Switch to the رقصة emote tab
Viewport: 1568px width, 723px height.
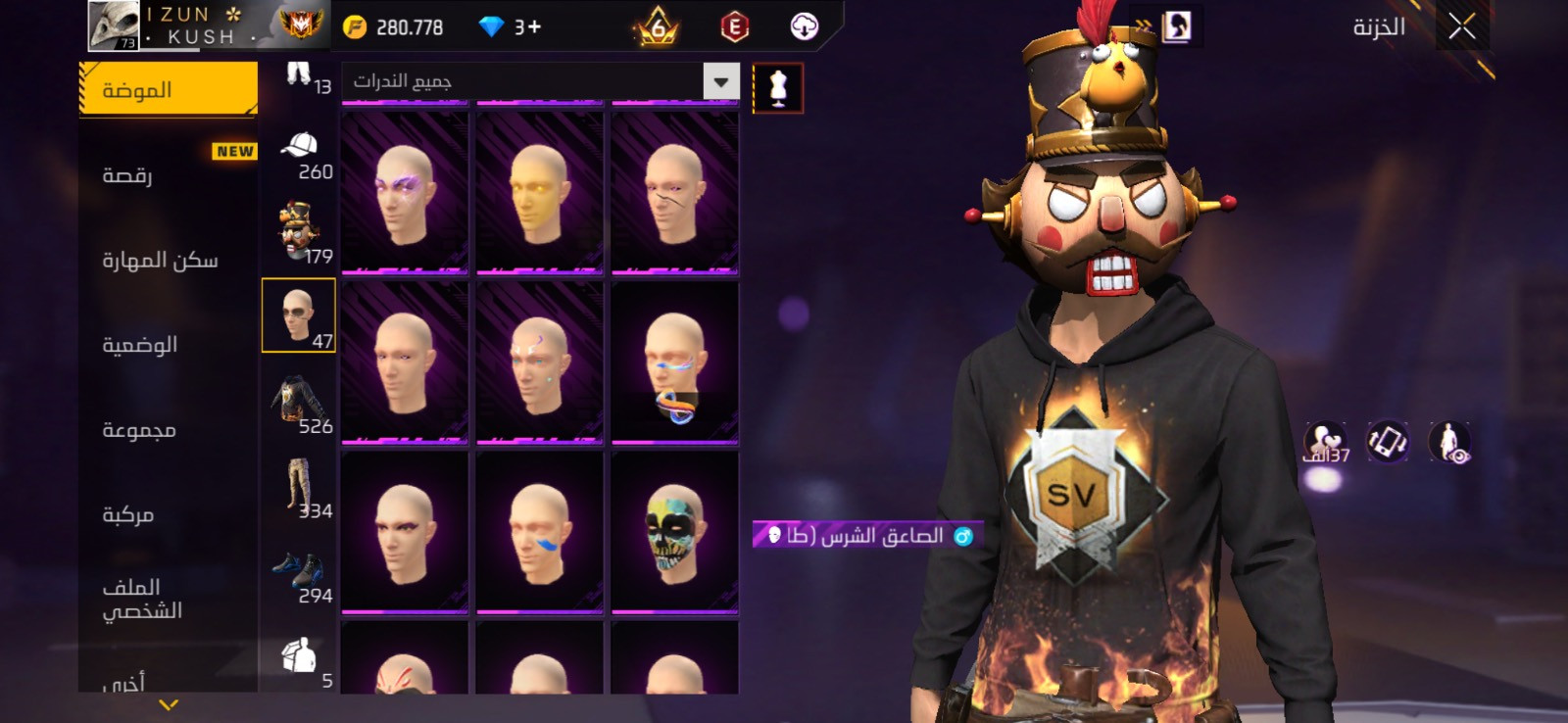168,174
